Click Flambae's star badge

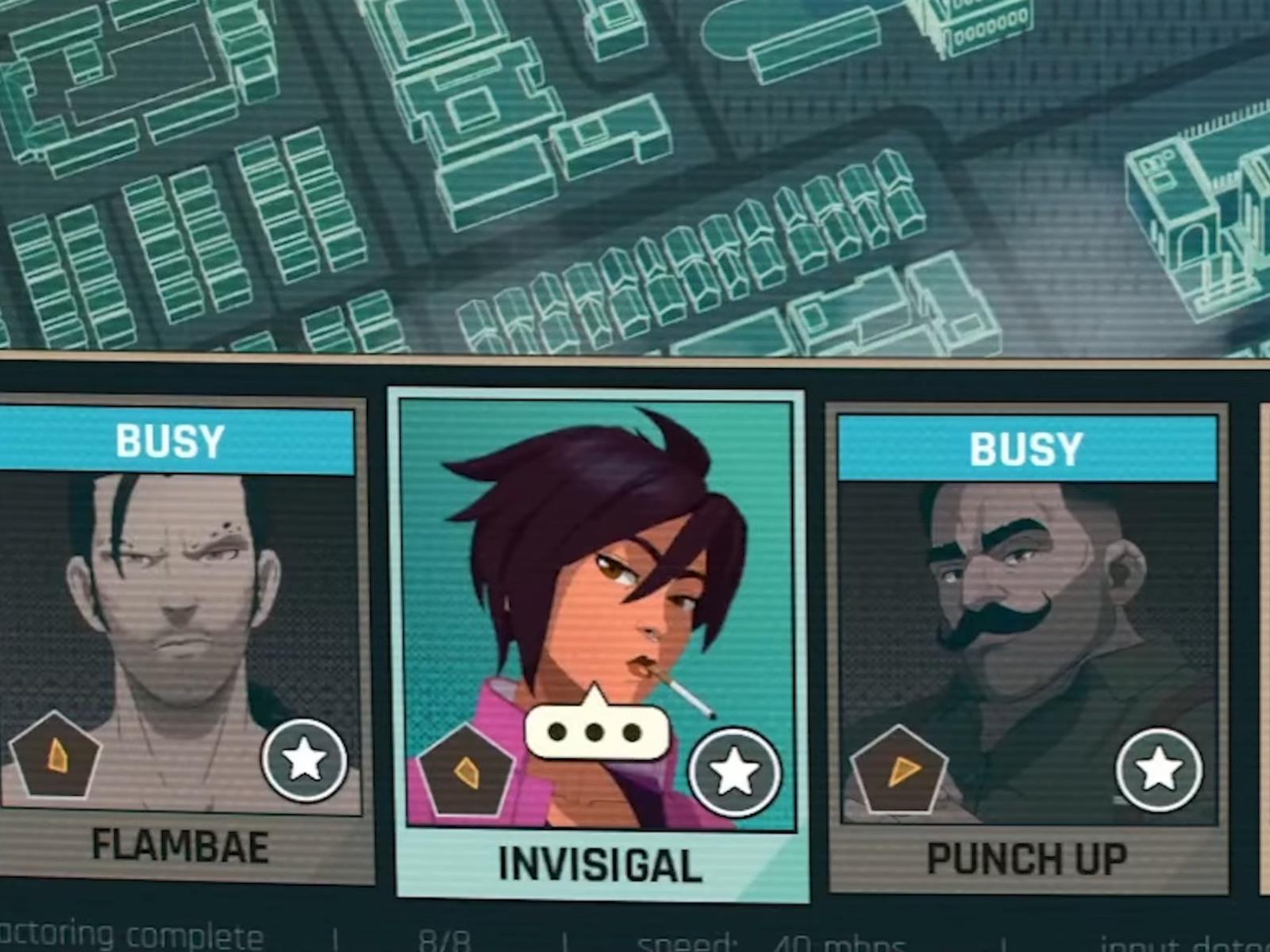coord(305,760)
